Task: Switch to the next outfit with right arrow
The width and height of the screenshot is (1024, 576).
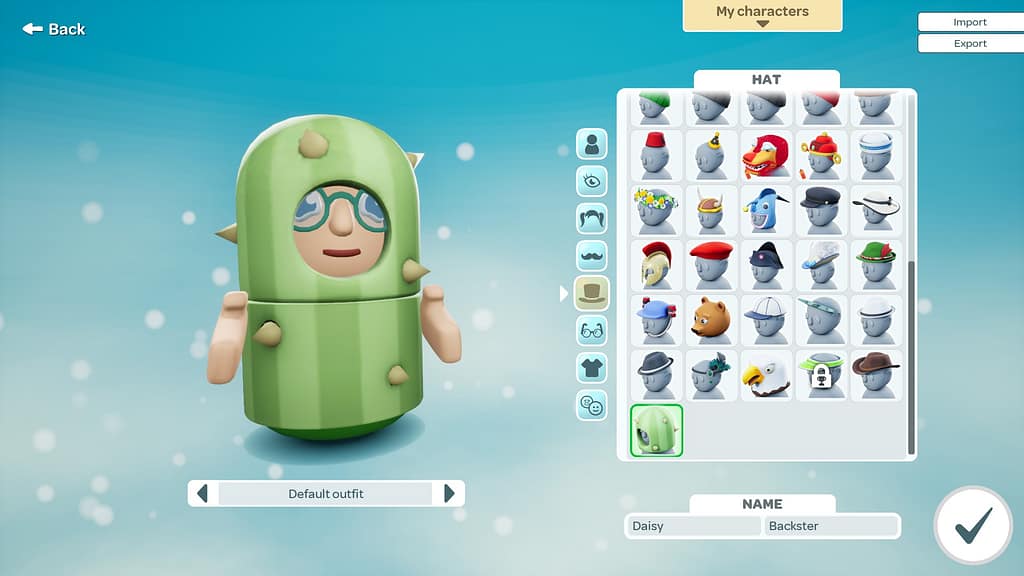Action: [449, 493]
